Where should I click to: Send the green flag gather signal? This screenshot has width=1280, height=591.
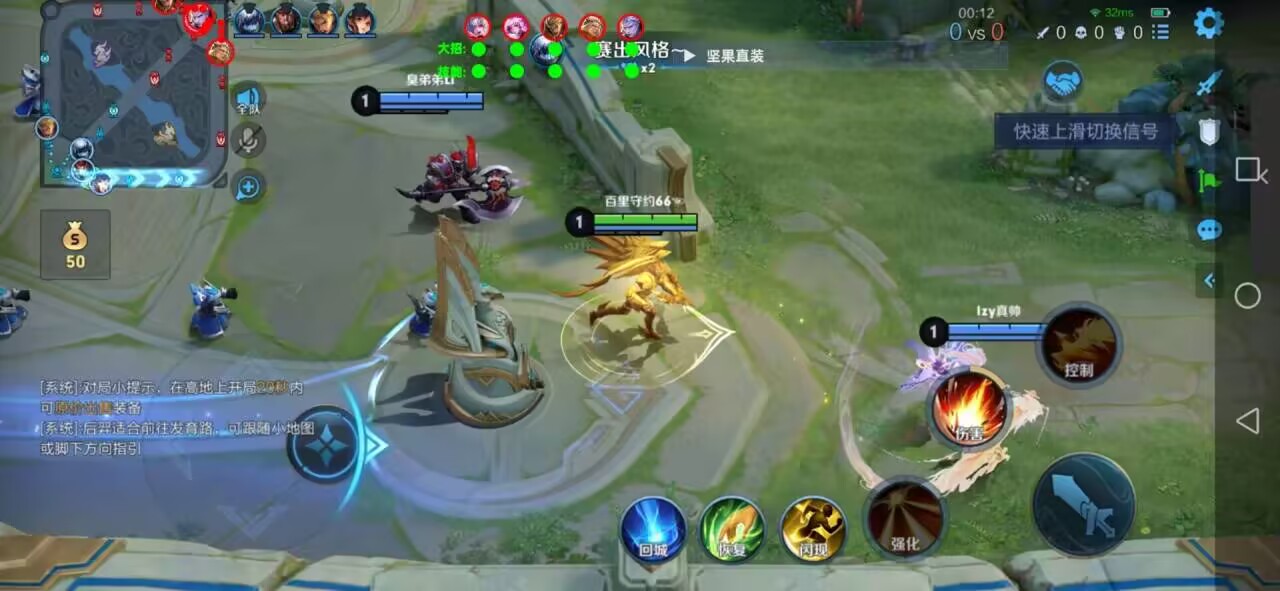[x=1209, y=181]
